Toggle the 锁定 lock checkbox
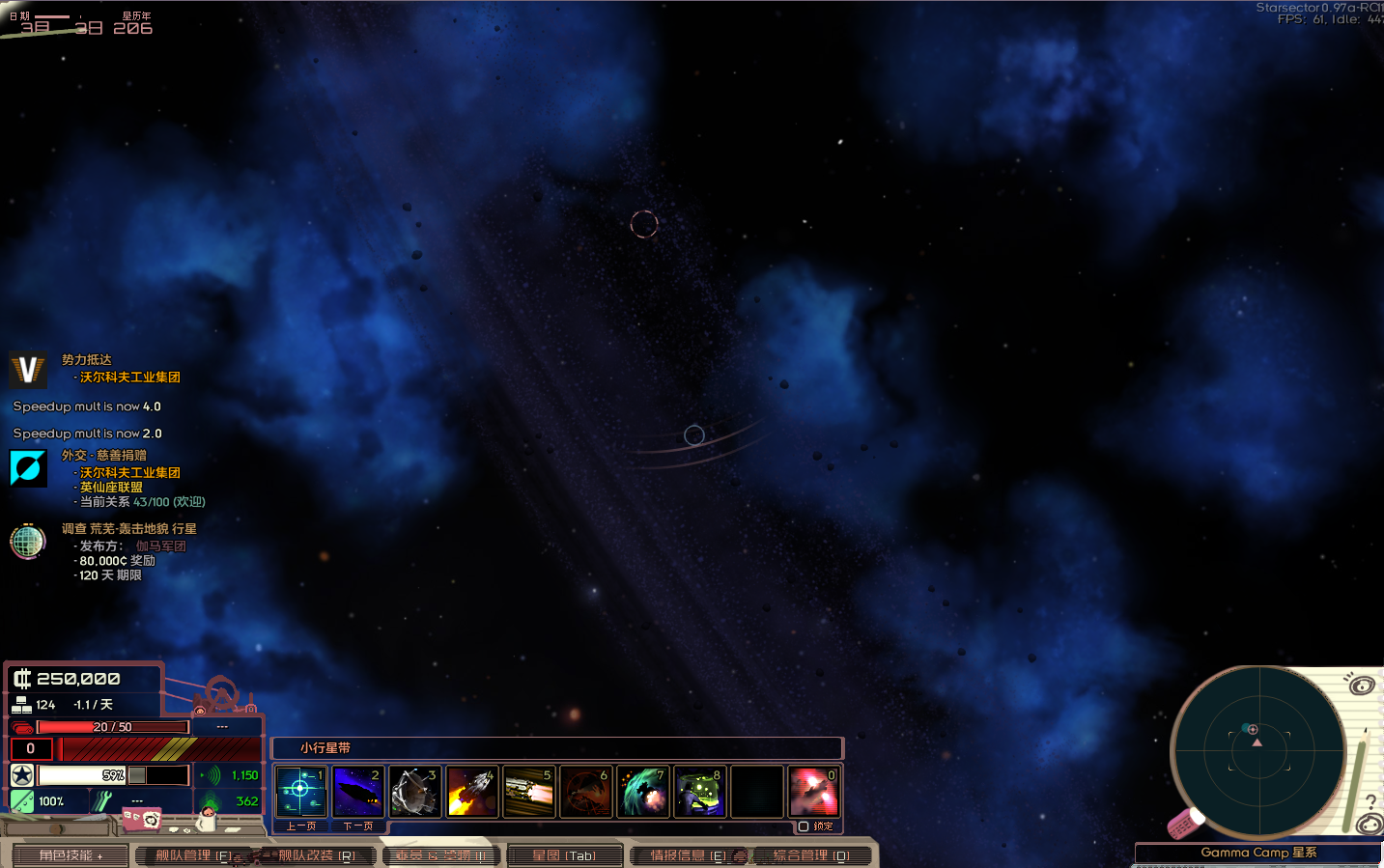1384x868 pixels. click(x=804, y=826)
